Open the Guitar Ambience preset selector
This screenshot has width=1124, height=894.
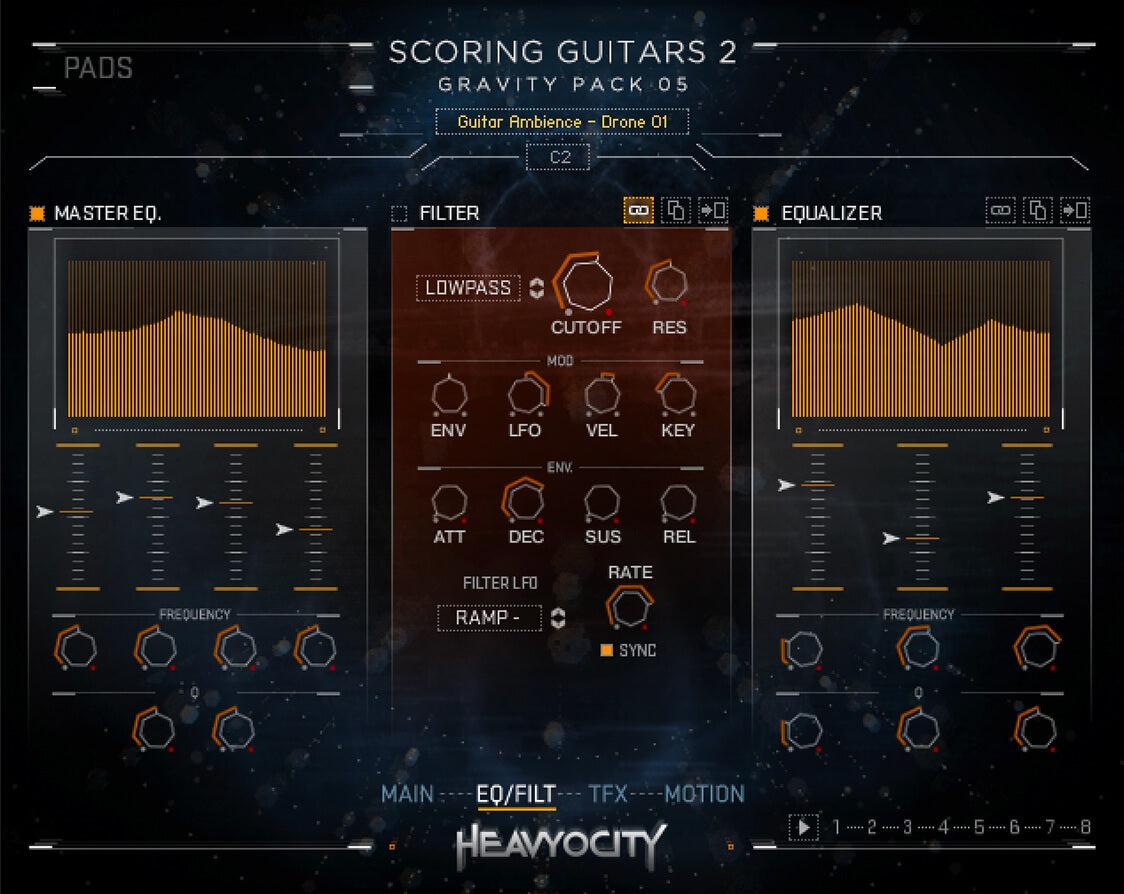(x=562, y=122)
